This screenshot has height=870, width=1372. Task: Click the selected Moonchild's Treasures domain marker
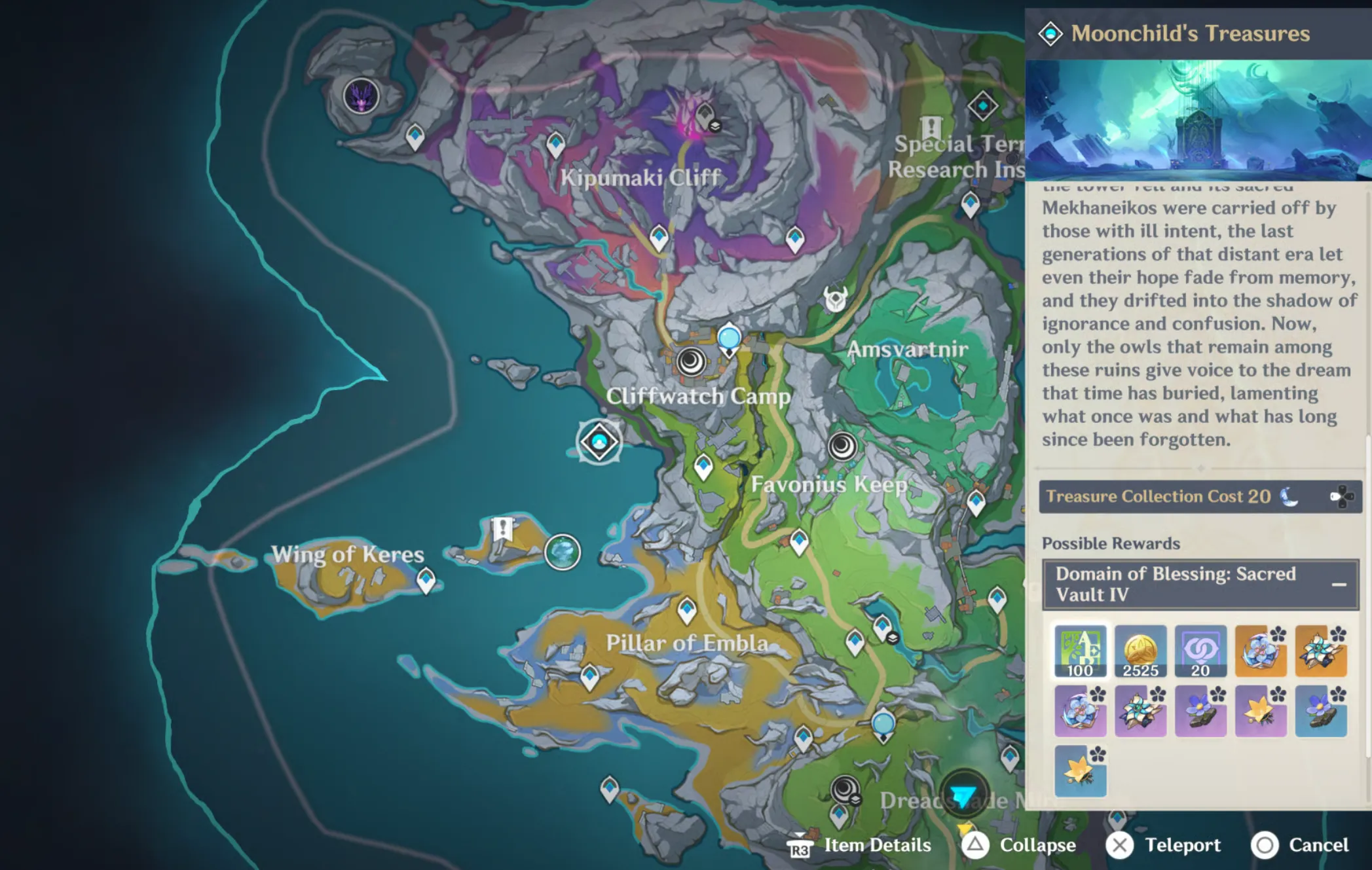(x=599, y=442)
